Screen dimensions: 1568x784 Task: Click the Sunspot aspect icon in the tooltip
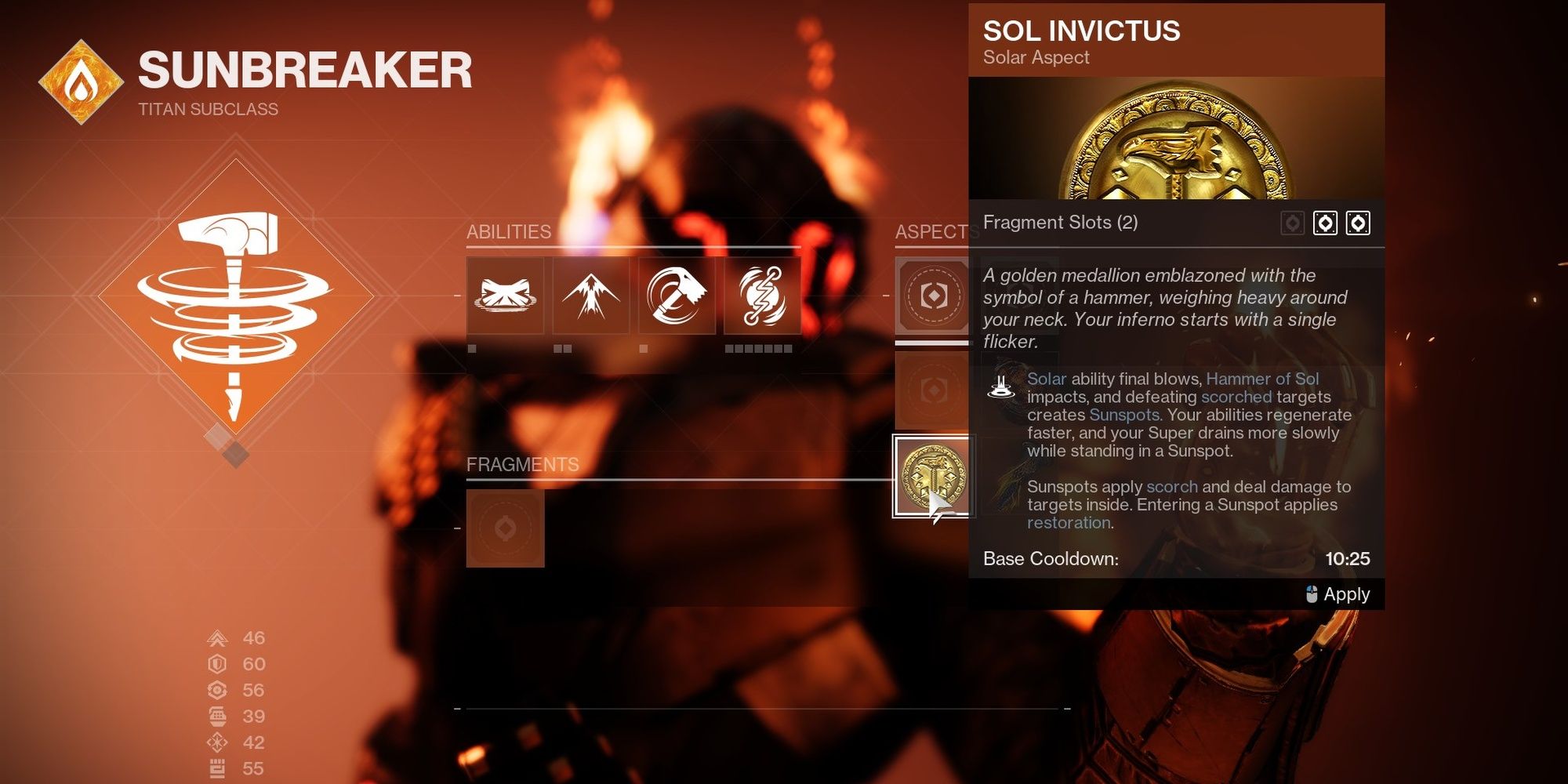coord(1001,388)
